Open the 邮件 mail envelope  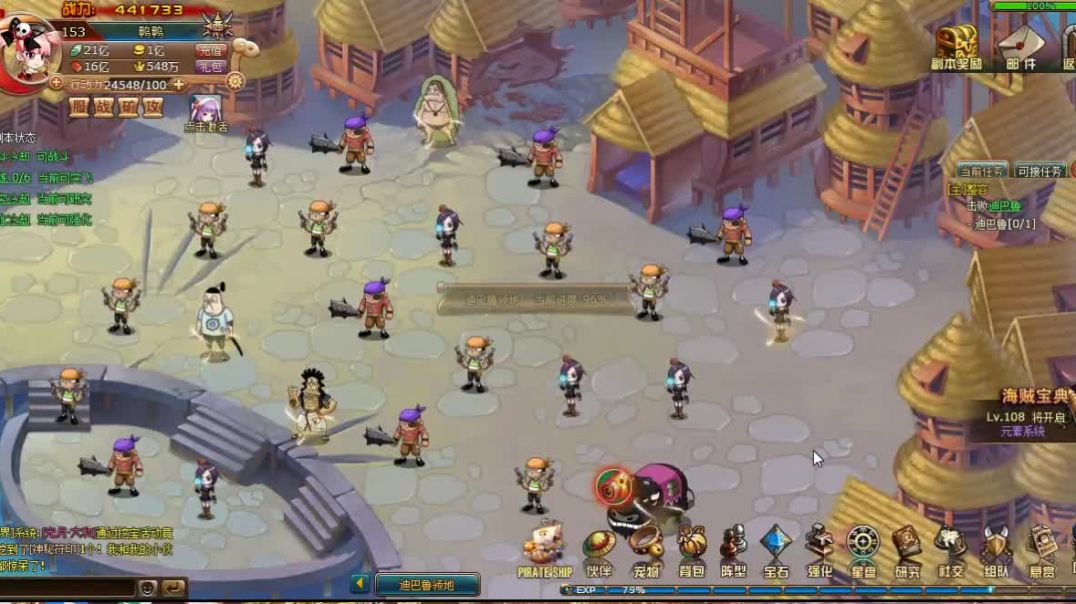pos(1021,46)
